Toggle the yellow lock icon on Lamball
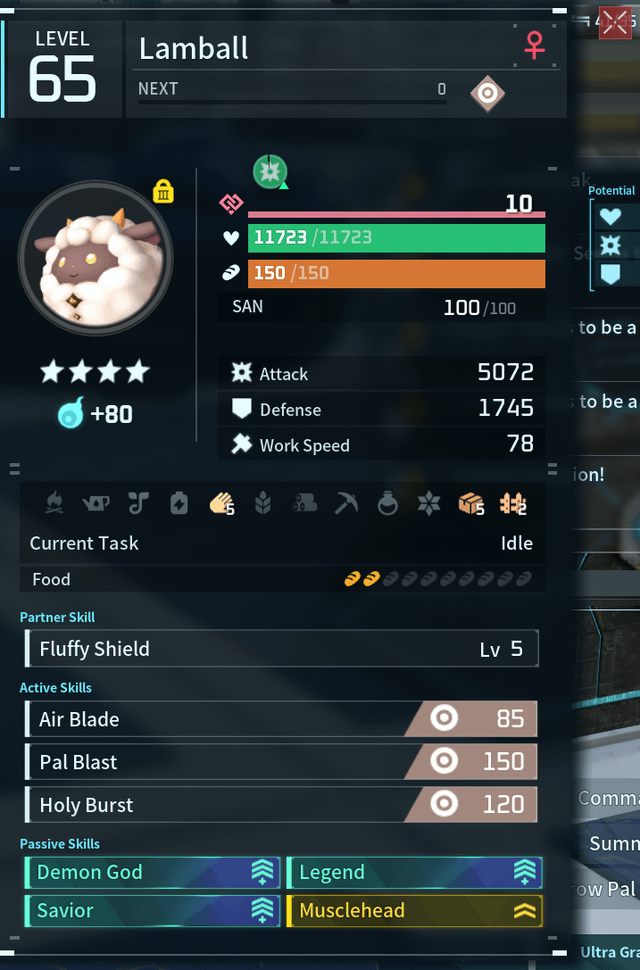Image resolution: width=640 pixels, height=970 pixels. (164, 191)
